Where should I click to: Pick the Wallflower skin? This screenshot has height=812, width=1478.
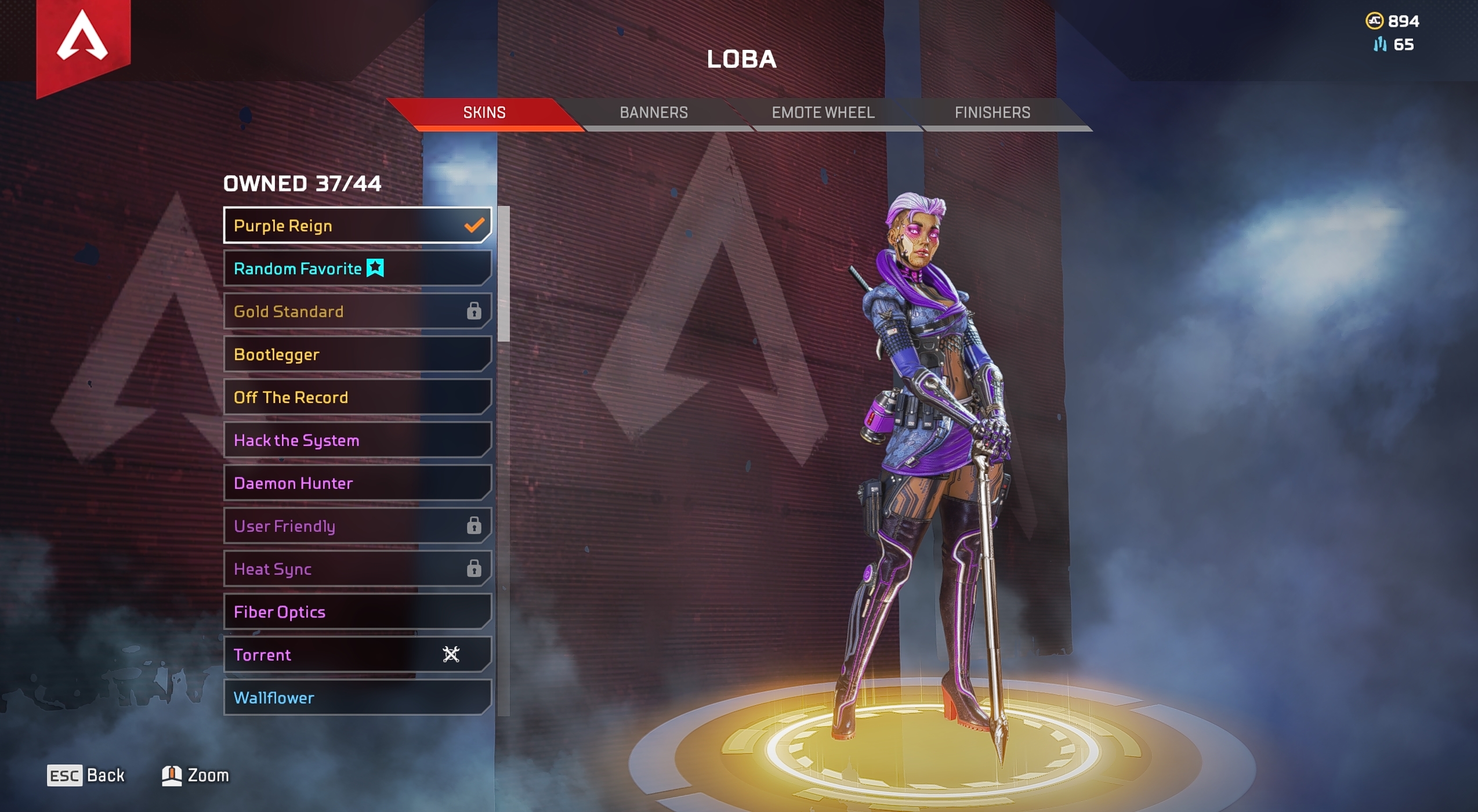point(357,698)
